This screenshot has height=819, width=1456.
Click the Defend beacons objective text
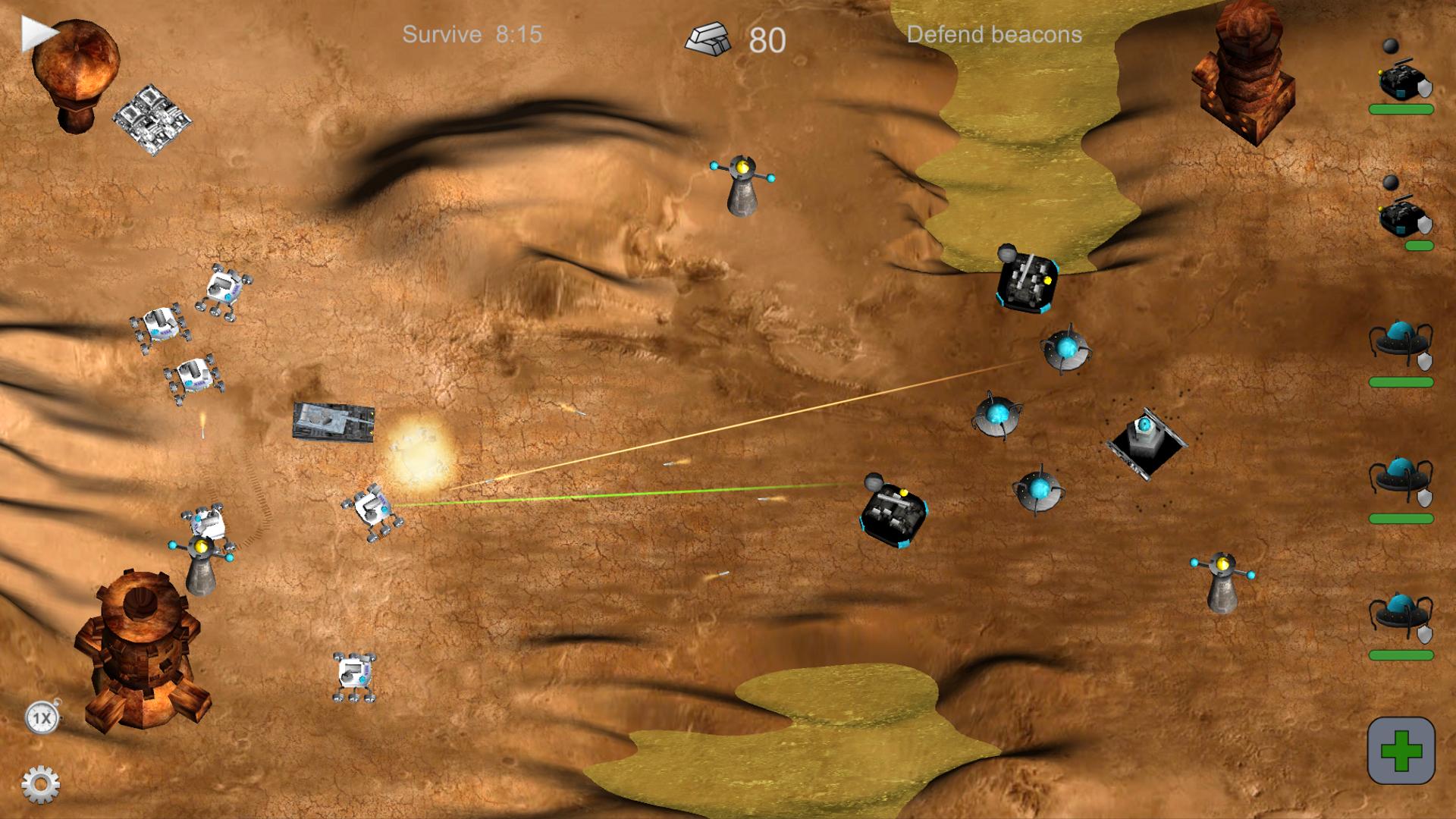[x=996, y=35]
